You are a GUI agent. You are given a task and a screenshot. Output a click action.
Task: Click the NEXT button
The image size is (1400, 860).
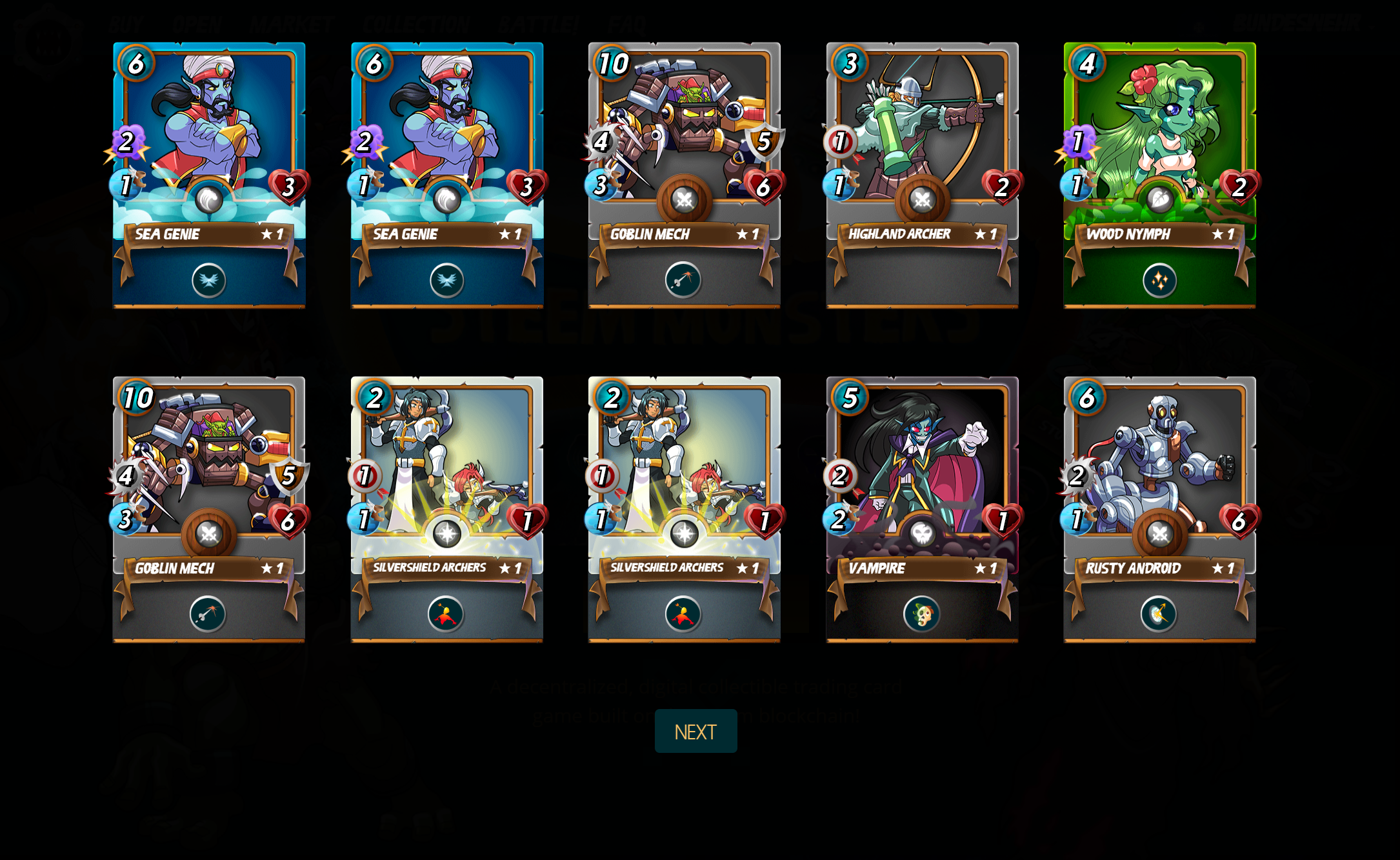[695, 731]
